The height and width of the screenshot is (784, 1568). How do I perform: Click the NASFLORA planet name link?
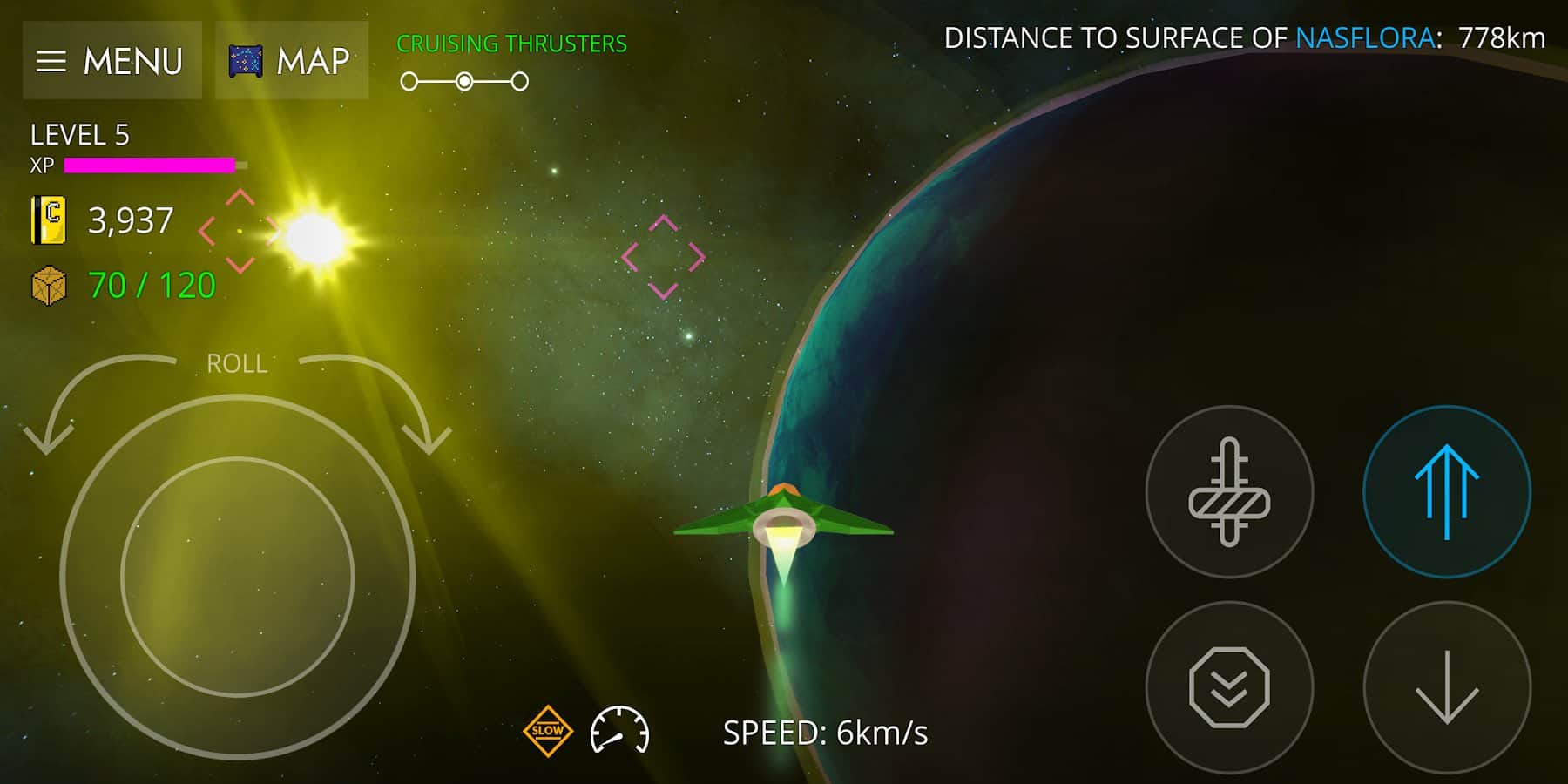(x=1365, y=37)
